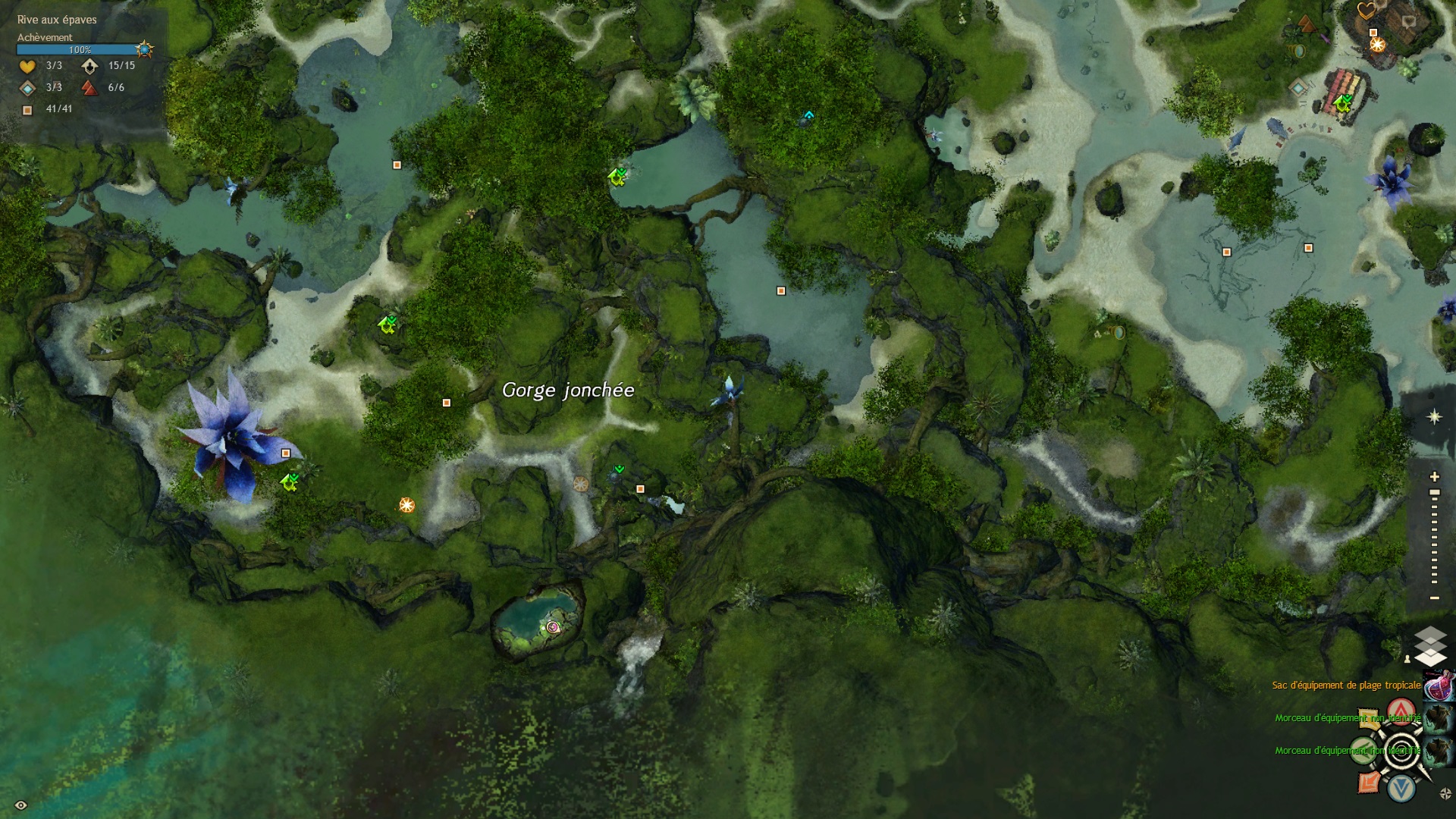
Task: Pick the orange square arrow squad marker
Action: point(1369,782)
